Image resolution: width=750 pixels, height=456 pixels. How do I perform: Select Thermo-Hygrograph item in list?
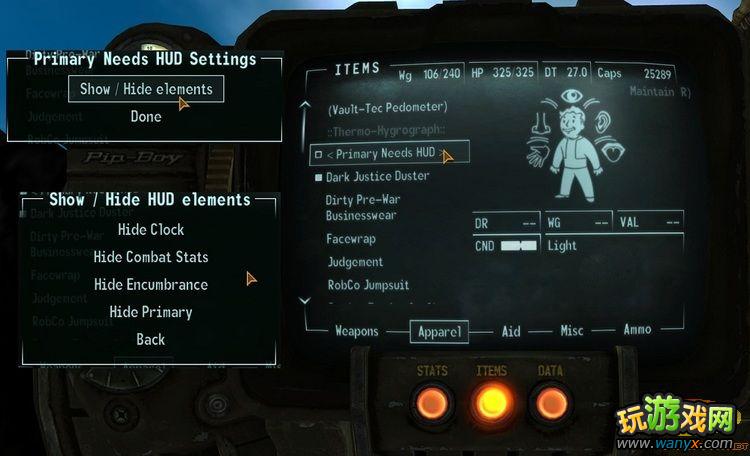tap(387, 131)
